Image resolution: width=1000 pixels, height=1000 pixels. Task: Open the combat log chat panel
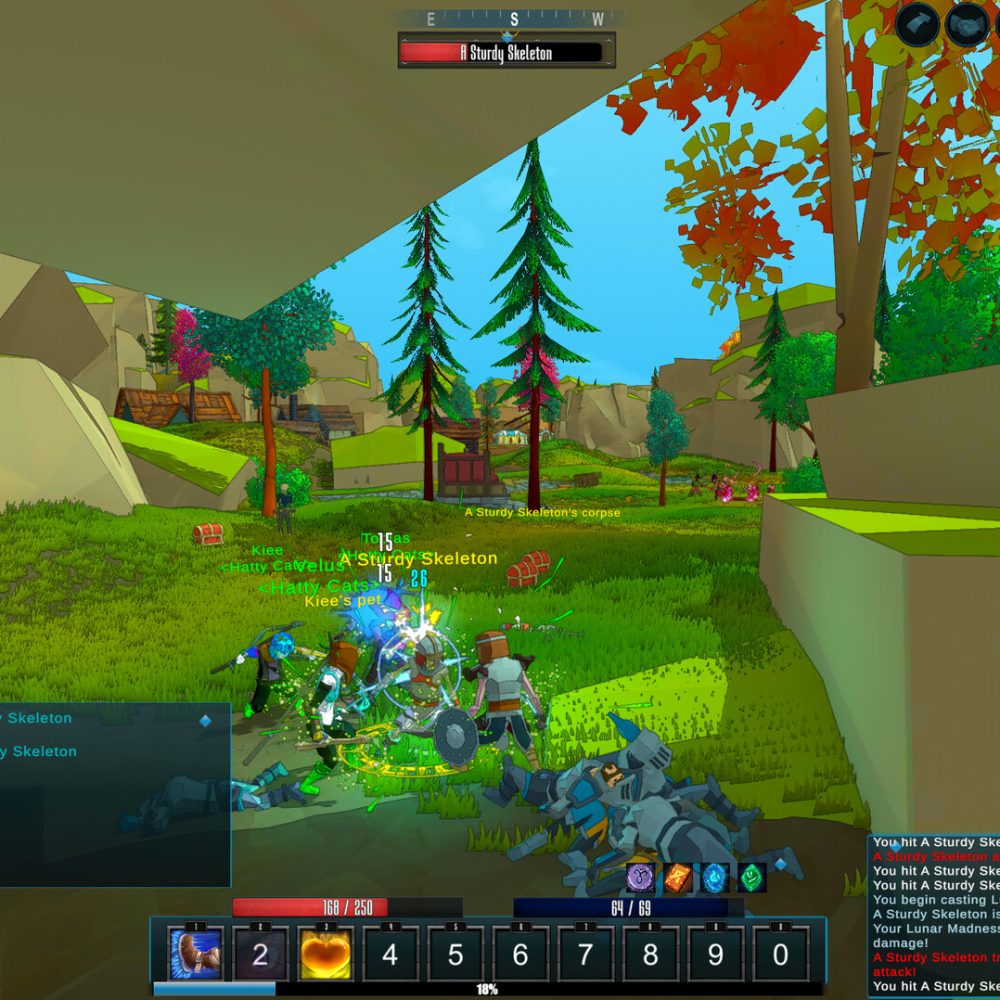[x=934, y=915]
